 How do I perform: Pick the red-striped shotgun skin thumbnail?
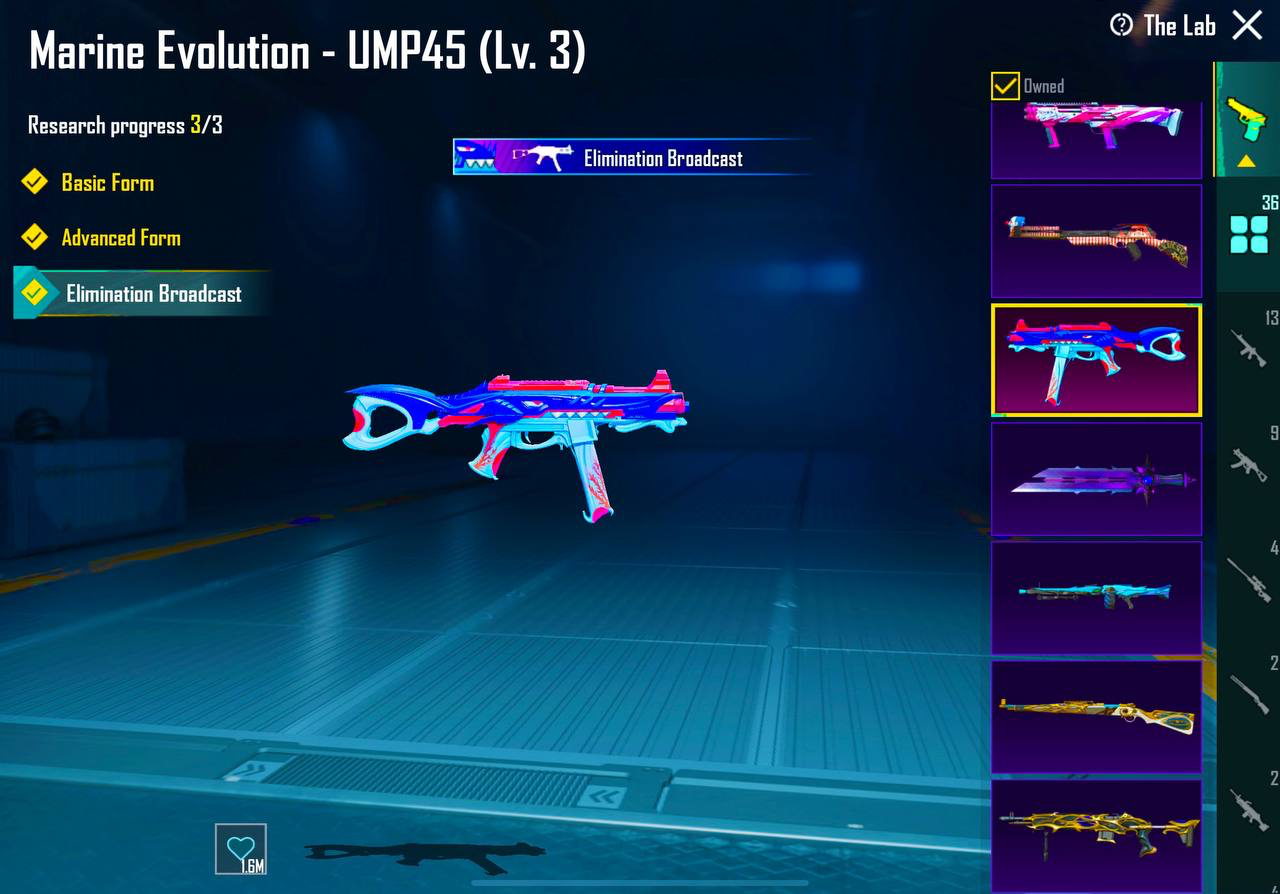1096,241
